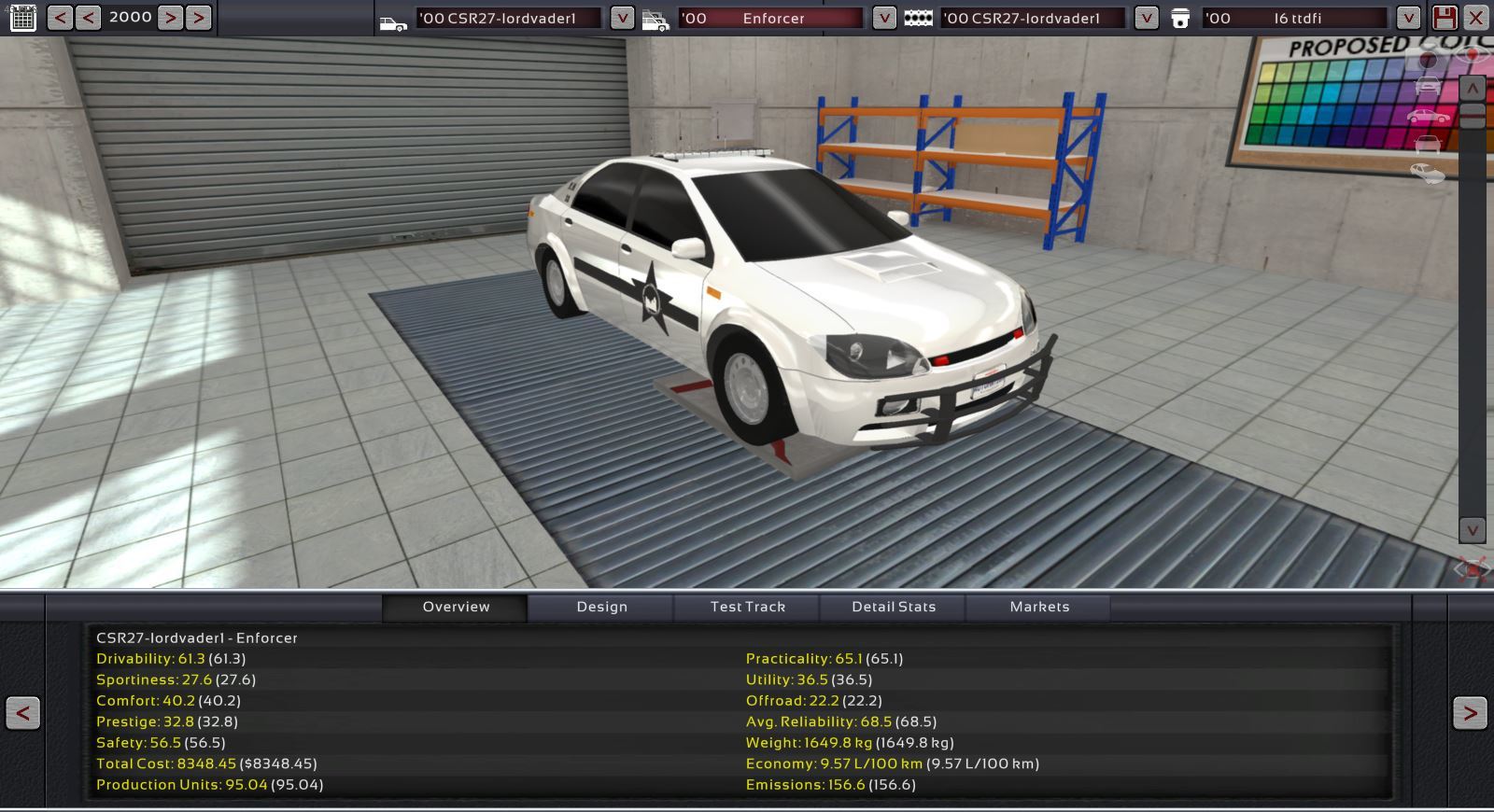The image size is (1494, 812).
Task: Expand the Enforcer trim dropdown
Action: pos(883,18)
